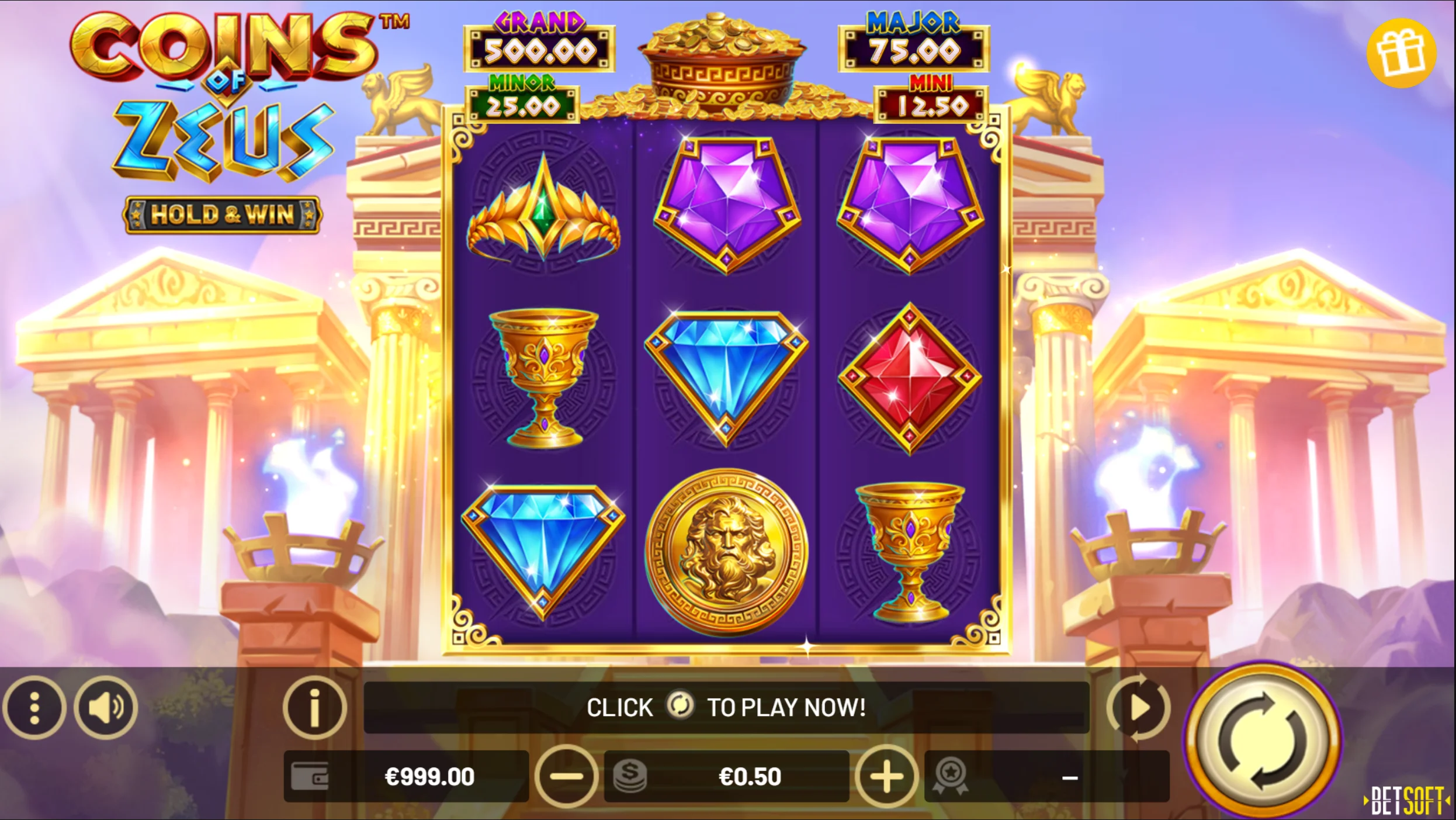Open the game information panel
This screenshot has height=820, width=1456.
point(314,707)
